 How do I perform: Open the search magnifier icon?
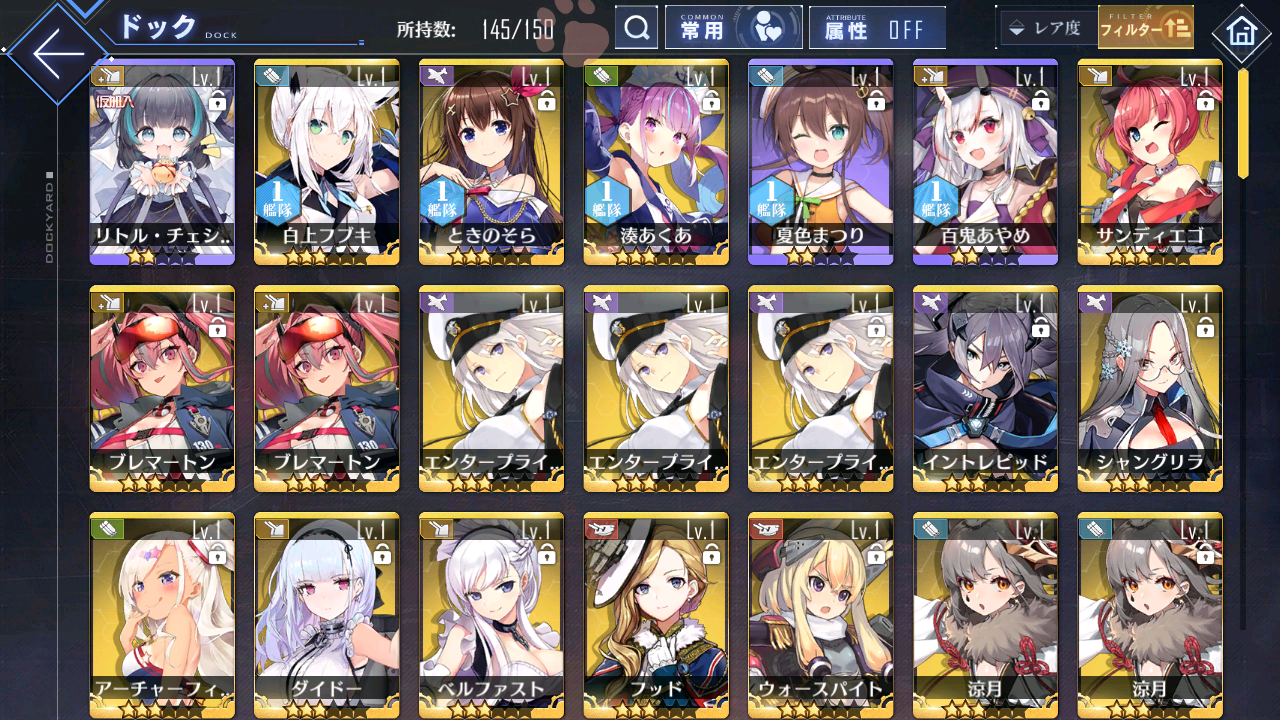[637, 27]
